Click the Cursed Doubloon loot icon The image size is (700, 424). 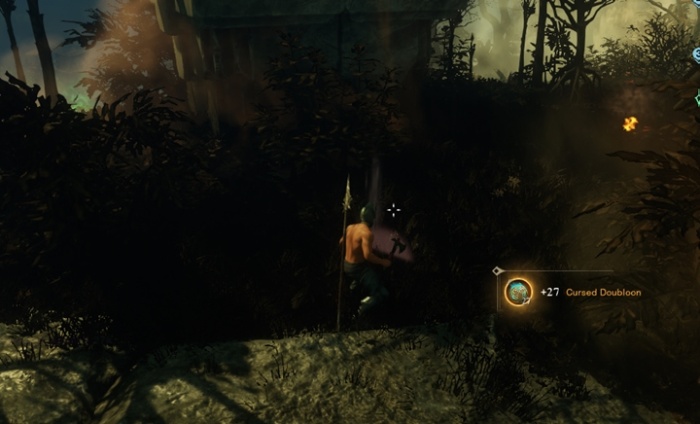pos(518,292)
